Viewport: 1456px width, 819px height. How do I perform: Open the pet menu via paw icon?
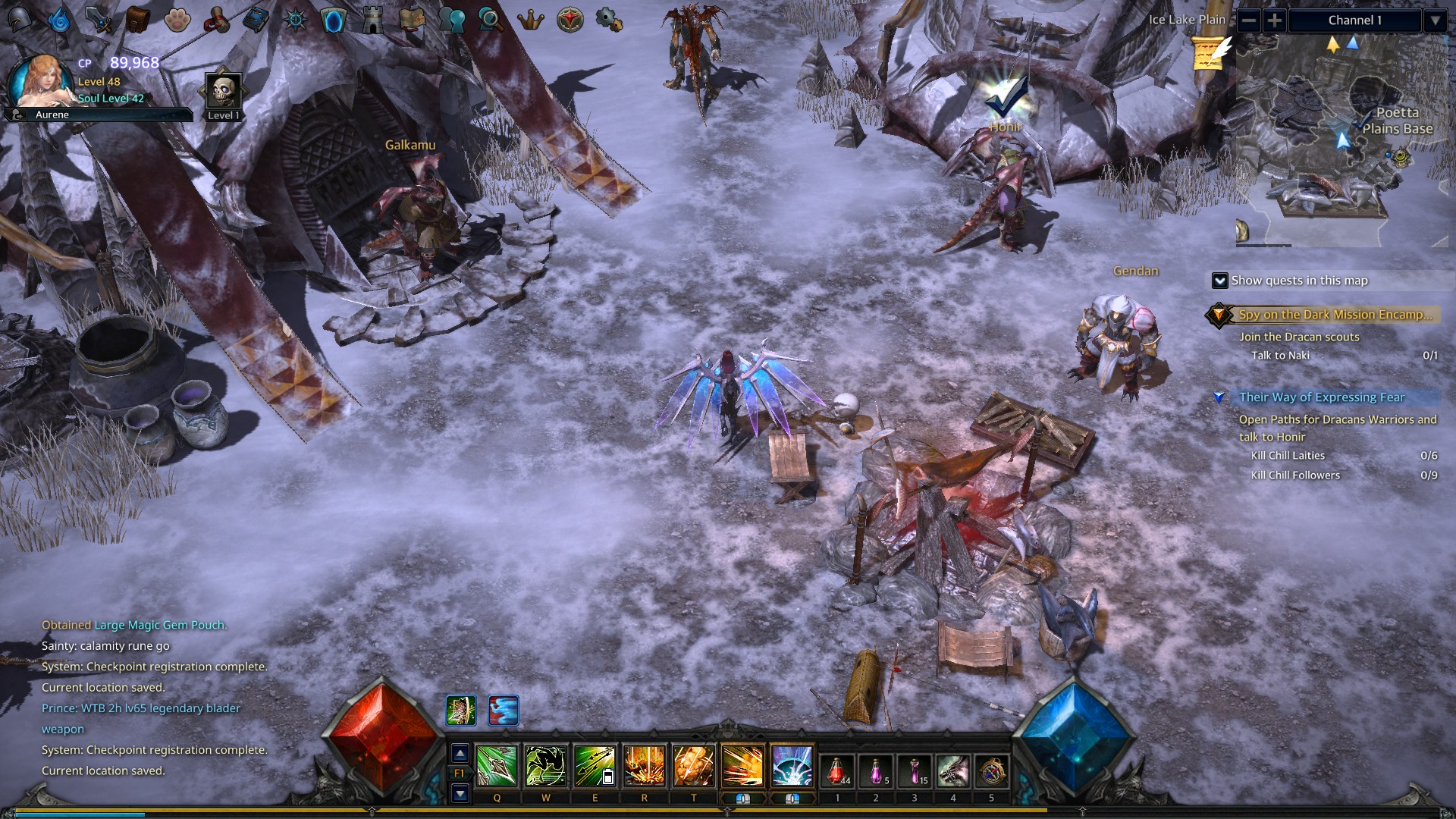pyautogui.click(x=178, y=21)
